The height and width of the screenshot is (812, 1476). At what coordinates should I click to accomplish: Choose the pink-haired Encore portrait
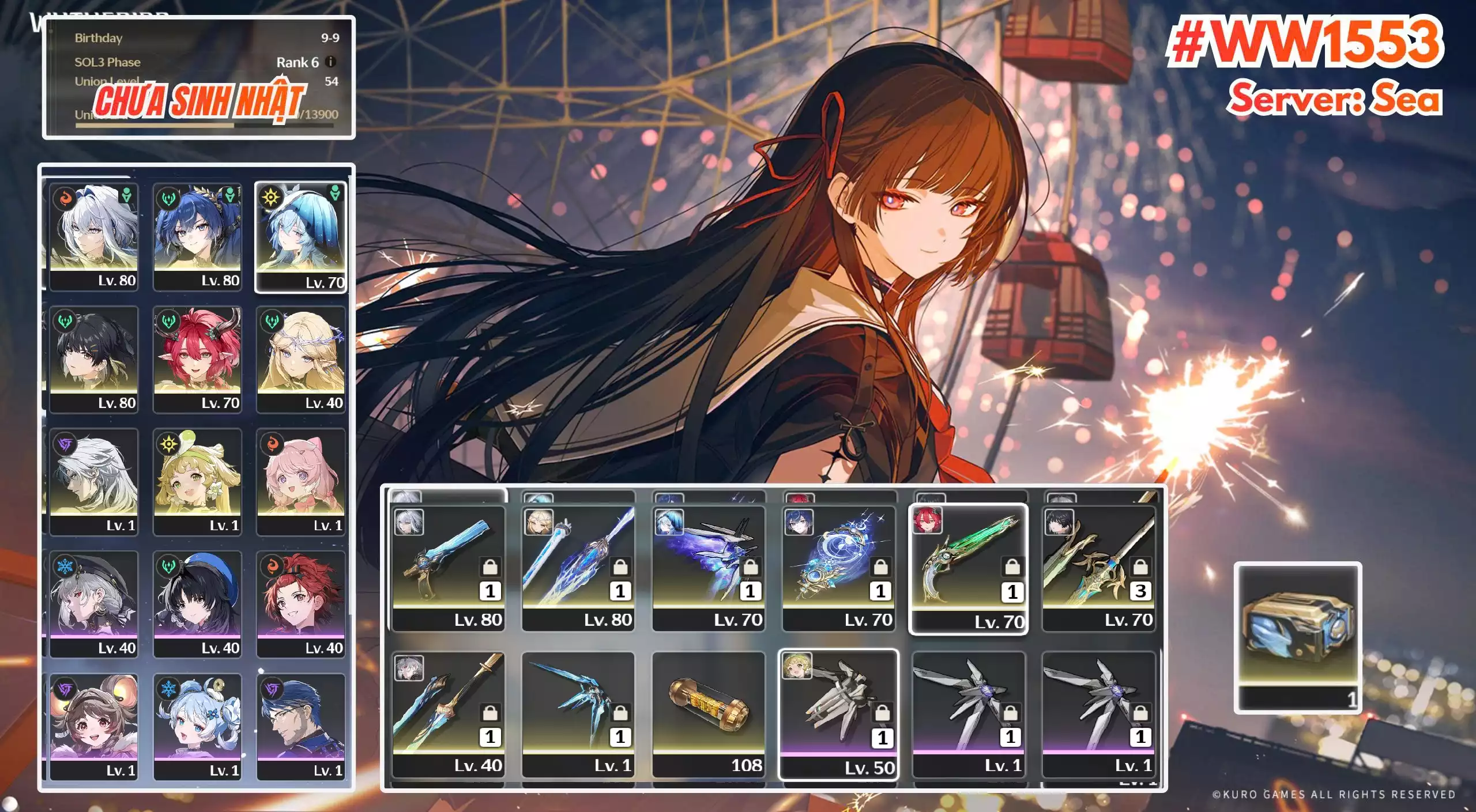[300, 481]
